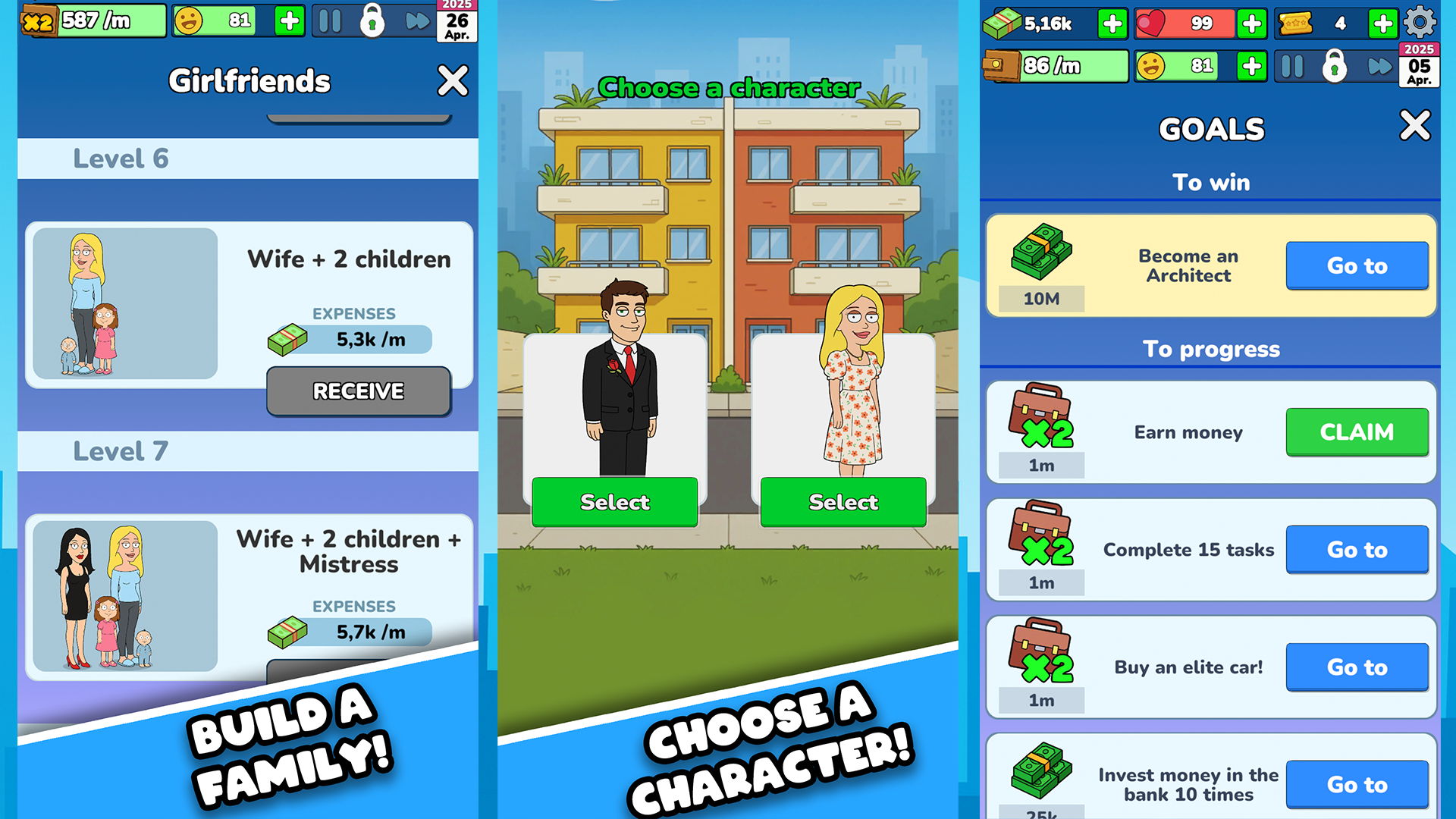
Task: Toggle the lock icon in the top bar
Action: (374, 21)
